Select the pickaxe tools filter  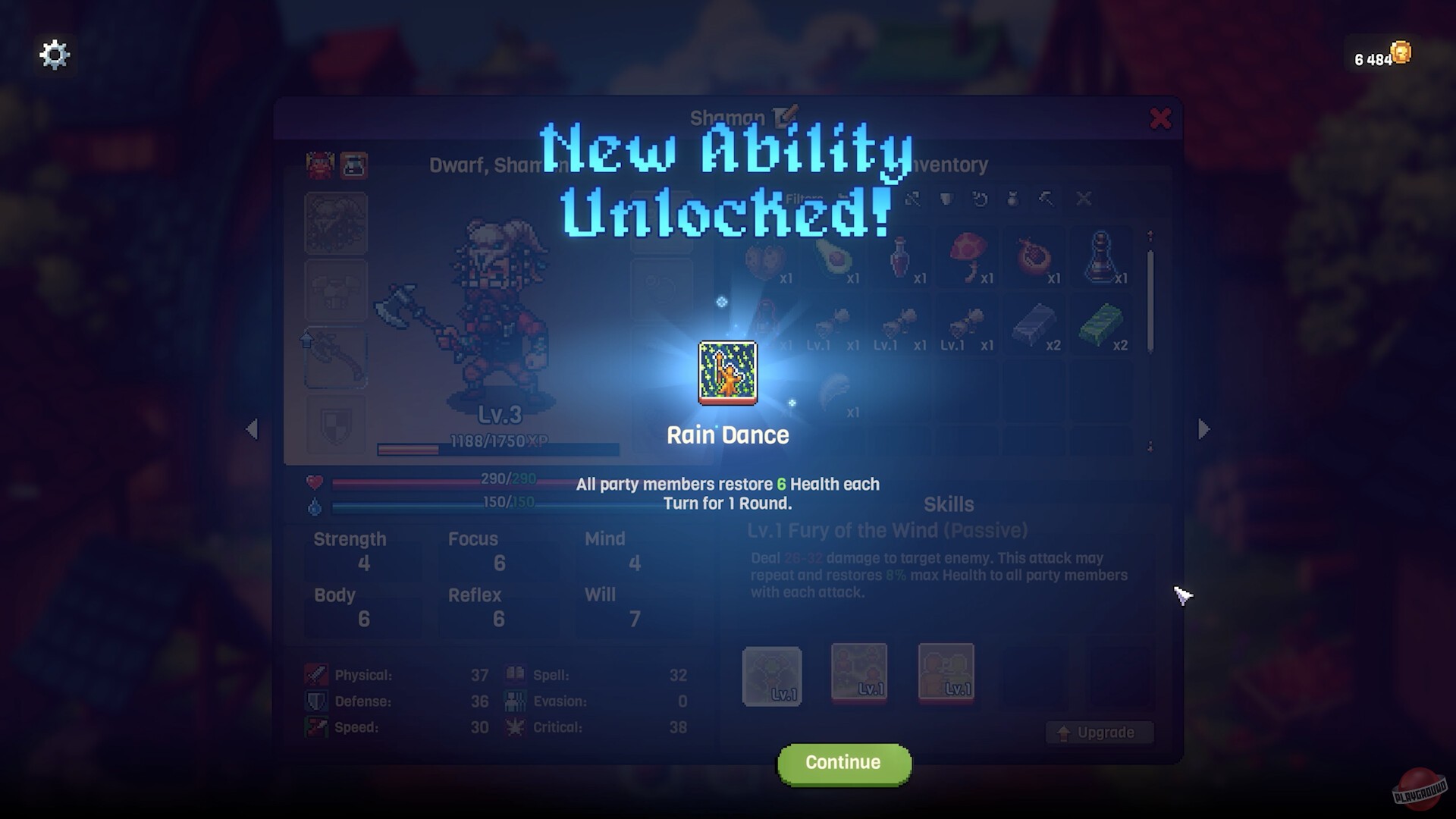(1045, 199)
